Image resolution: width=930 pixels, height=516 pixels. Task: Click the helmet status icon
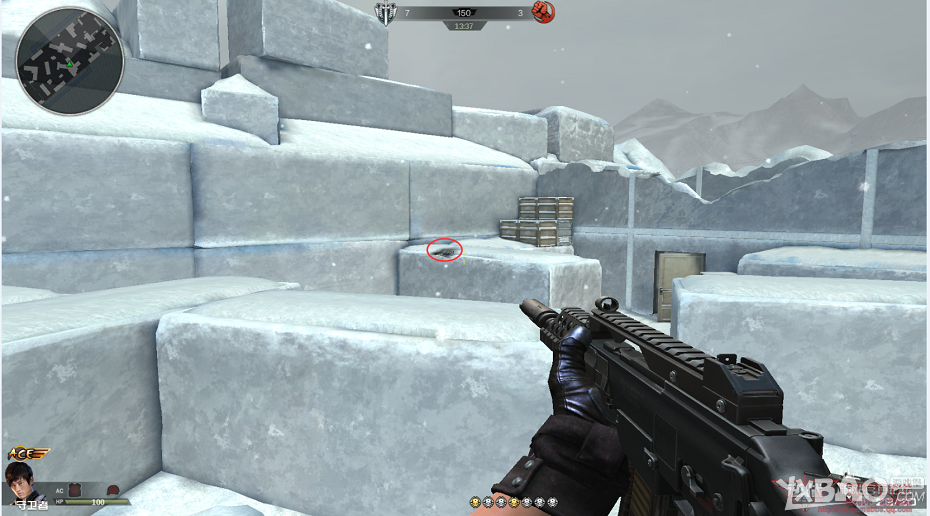[x=113, y=489]
